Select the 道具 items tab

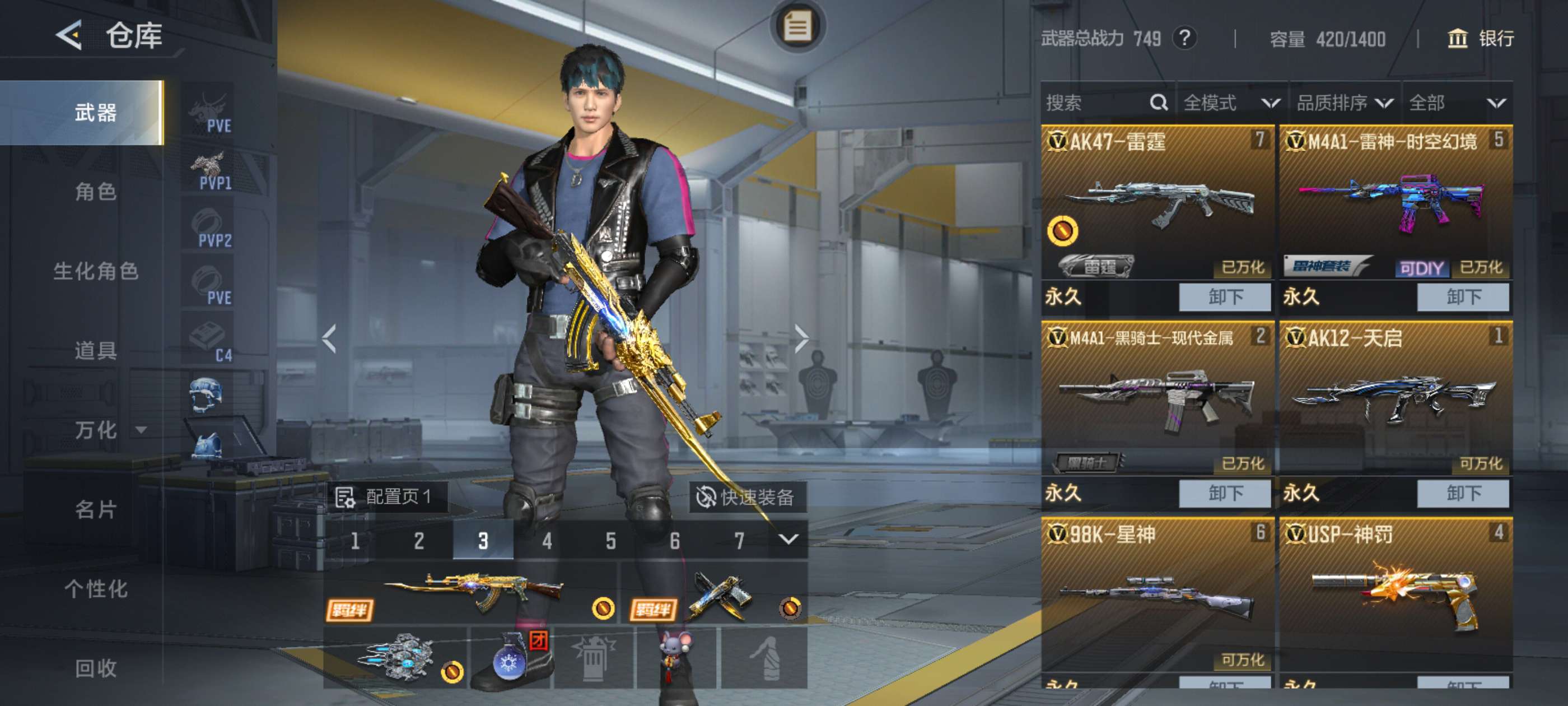pyautogui.click(x=96, y=351)
